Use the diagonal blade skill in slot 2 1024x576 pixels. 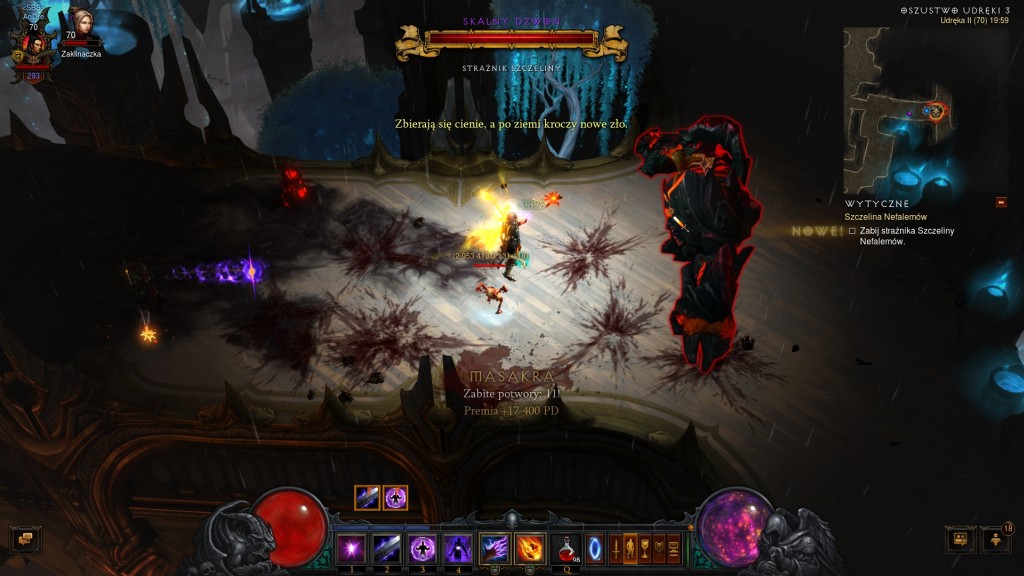[x=387, y=548]
